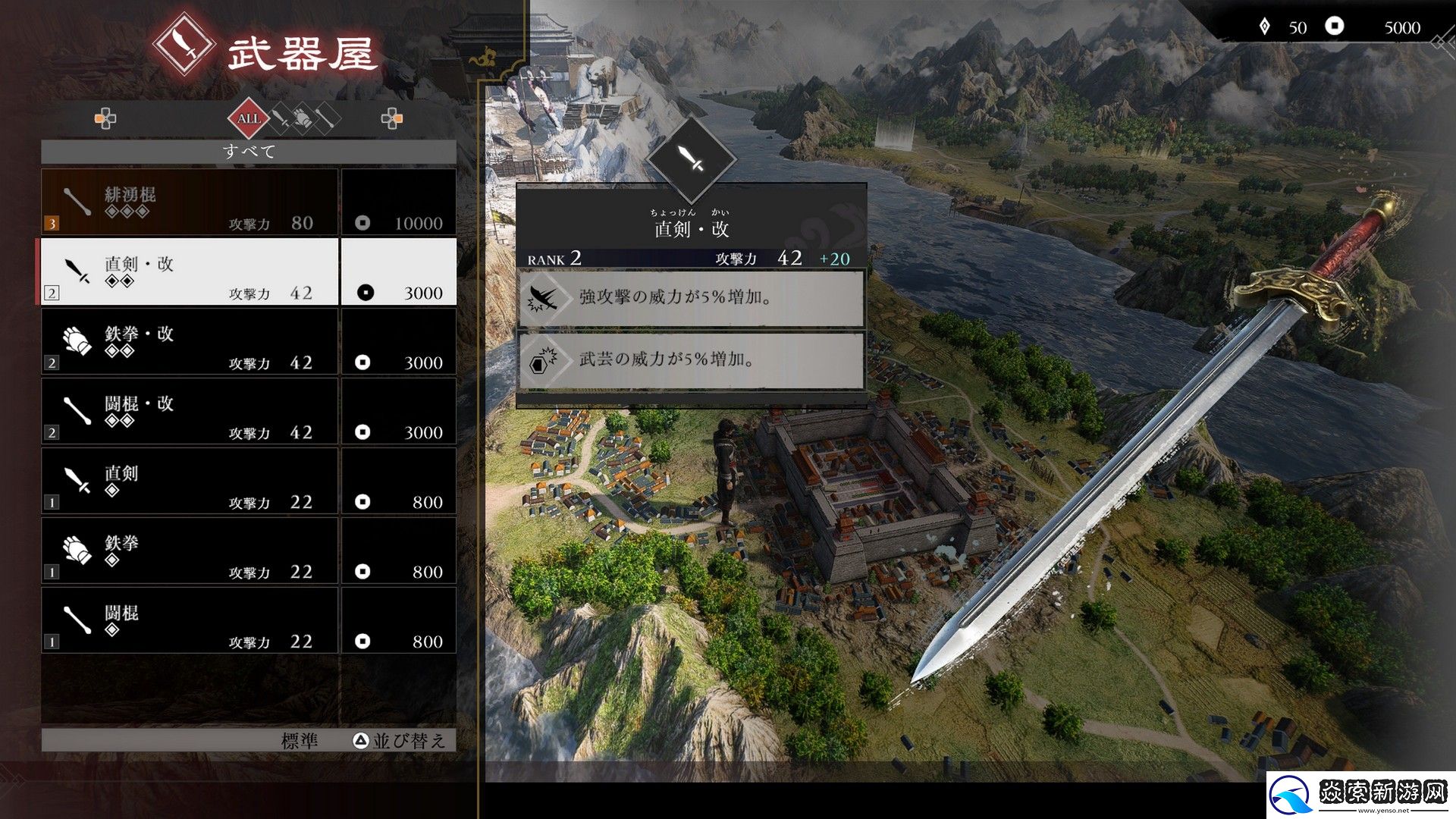Switch to the right D-pad filter page
Viewport: 1456px width, 819px height.
tap(392, 118)
